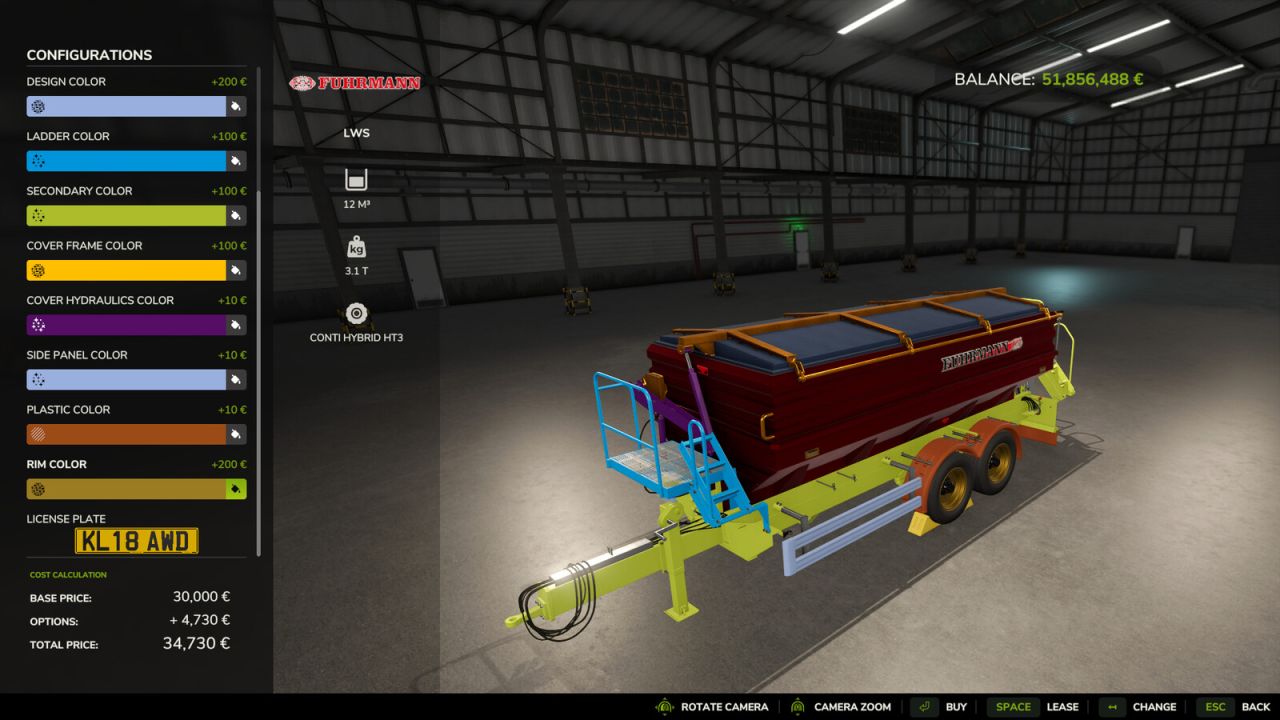Viewport: 1280px width, 720px height.
Task: Click the Camera Zoom icon
Action: (x=795, y=706)
